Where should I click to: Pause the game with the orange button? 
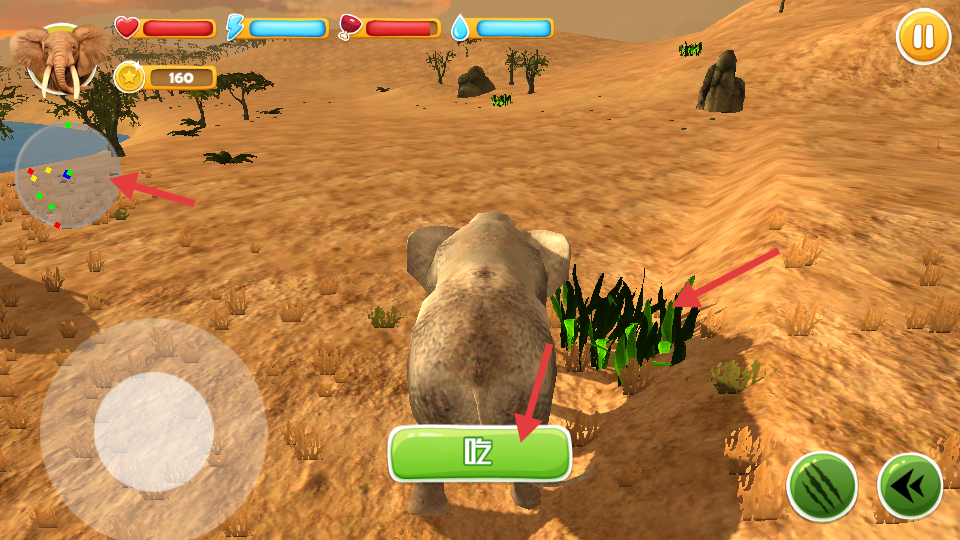pos(923,37)
